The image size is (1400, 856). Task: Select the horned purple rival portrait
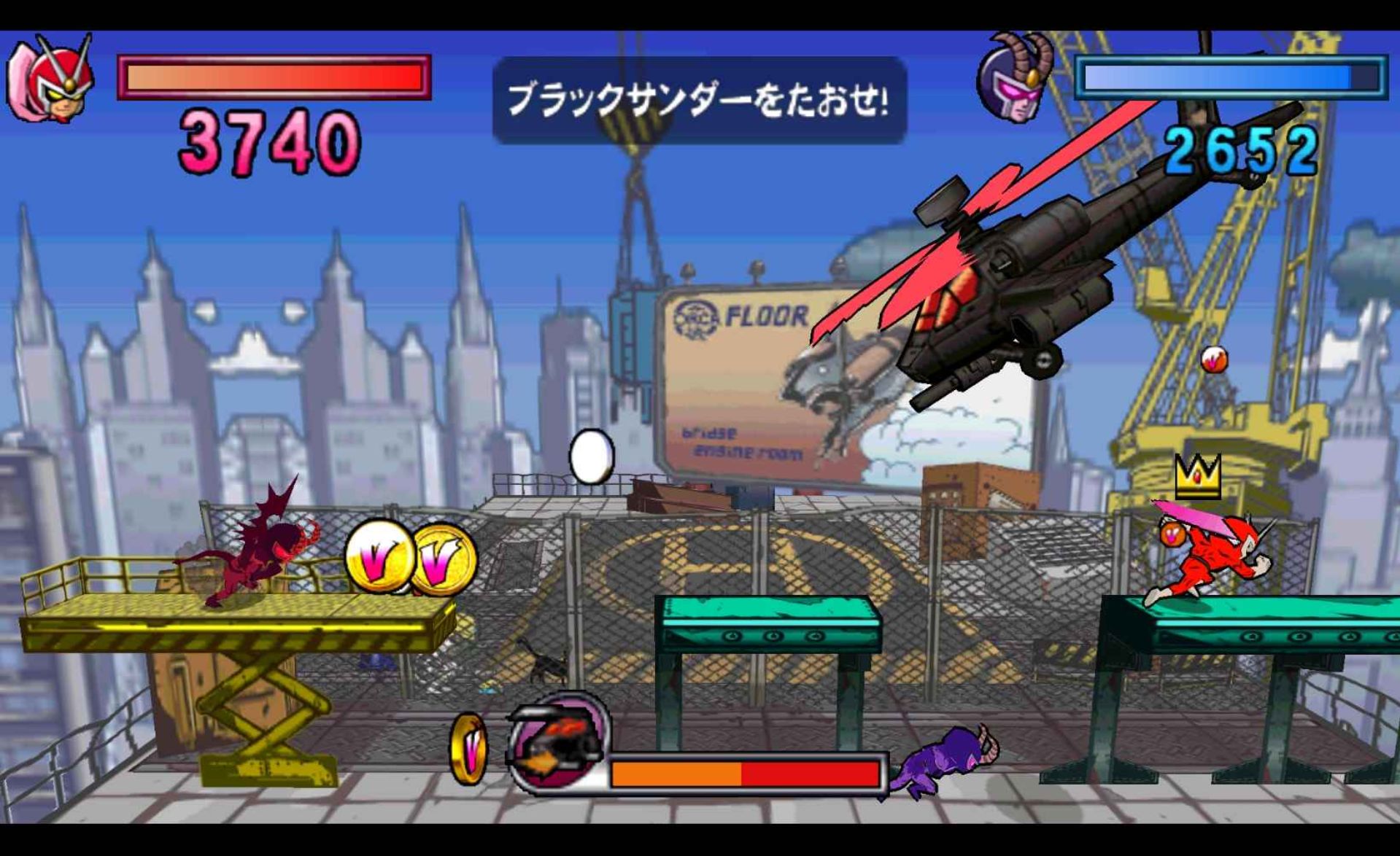[x=1017, y=79]
